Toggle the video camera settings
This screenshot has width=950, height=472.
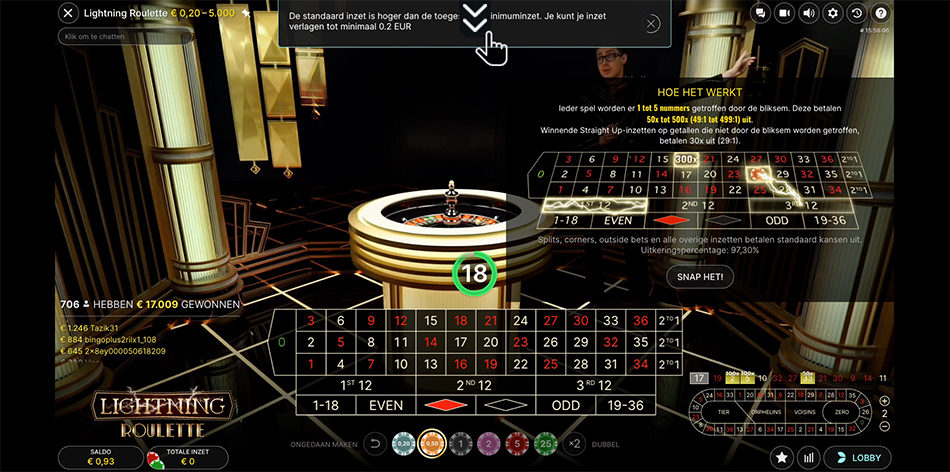[785, 13]
